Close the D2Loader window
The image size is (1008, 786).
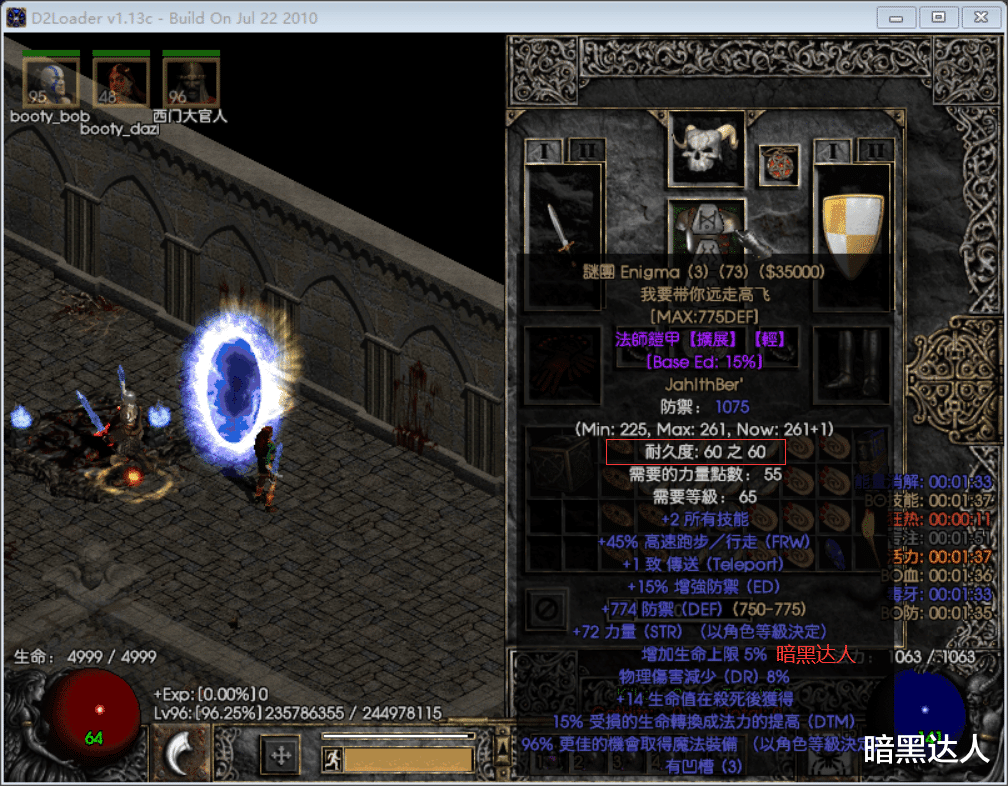pyautogui.click(x=978, y=17)
